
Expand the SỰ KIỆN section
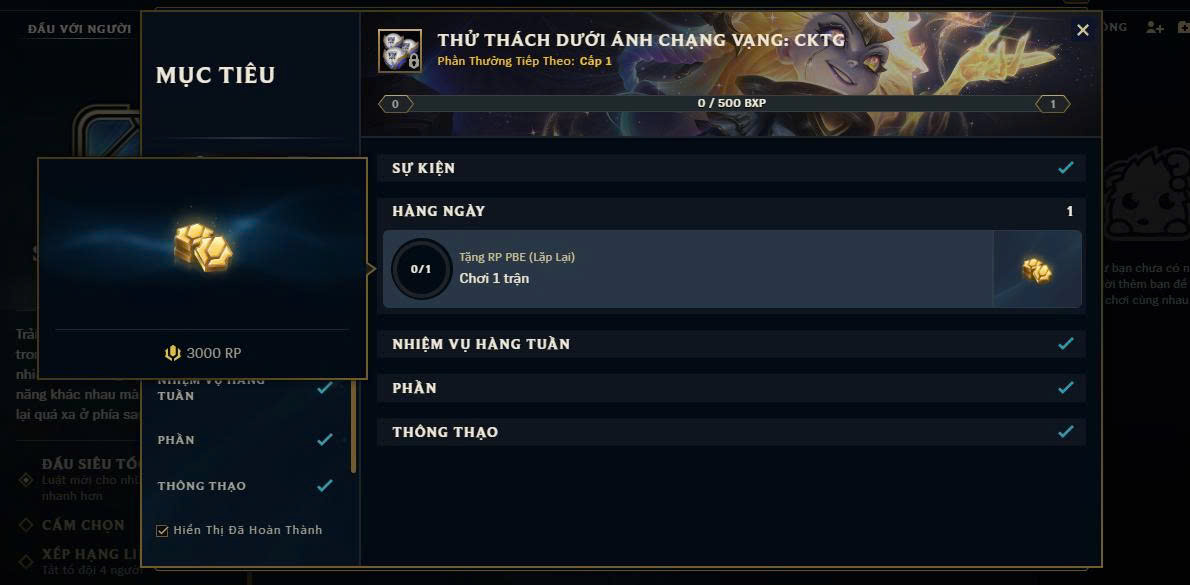tap(731, 168)
